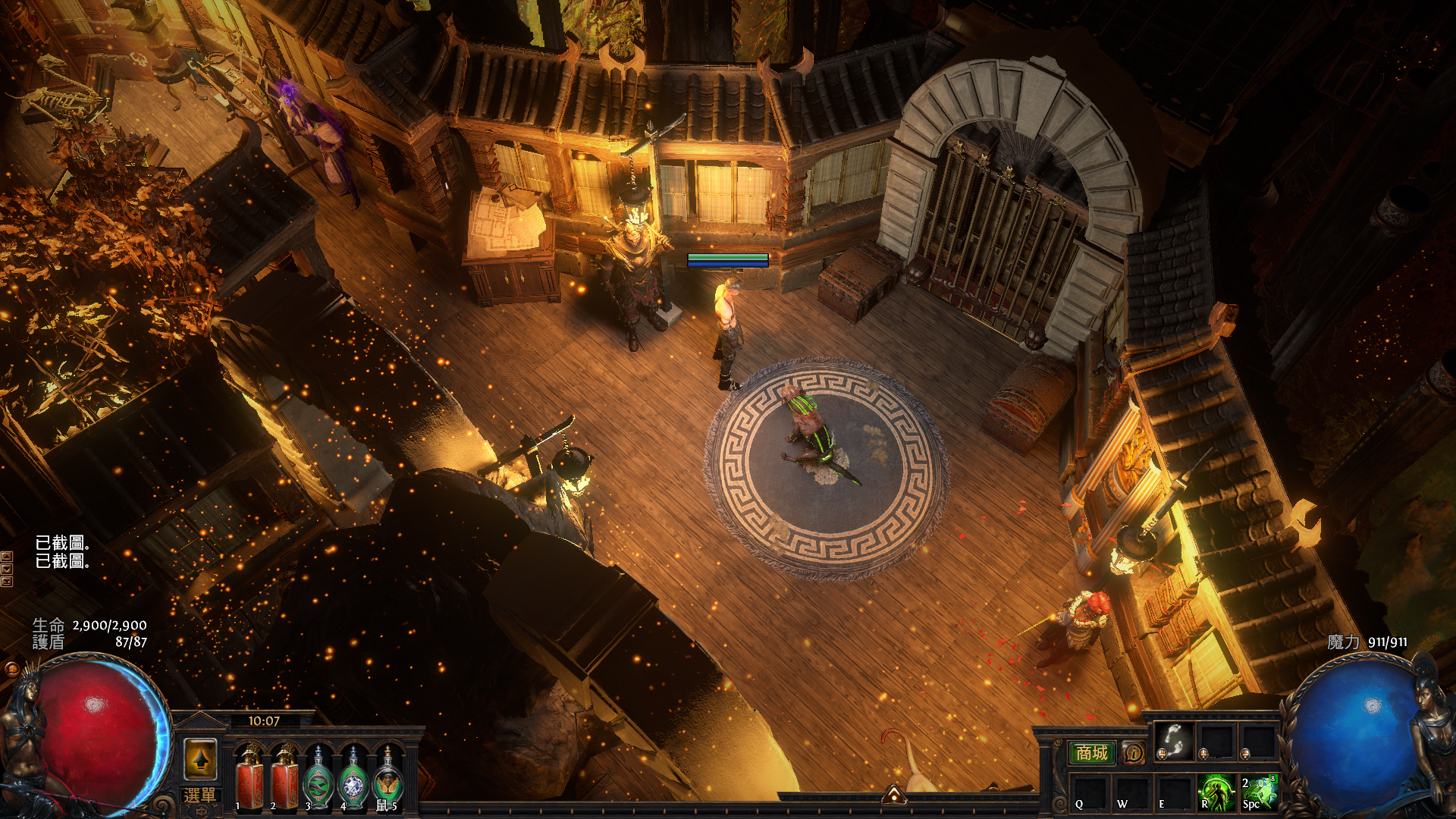Screen dimensions: 1456x819
Task: Open the 商城 shop
Action: pos(1091,753)
